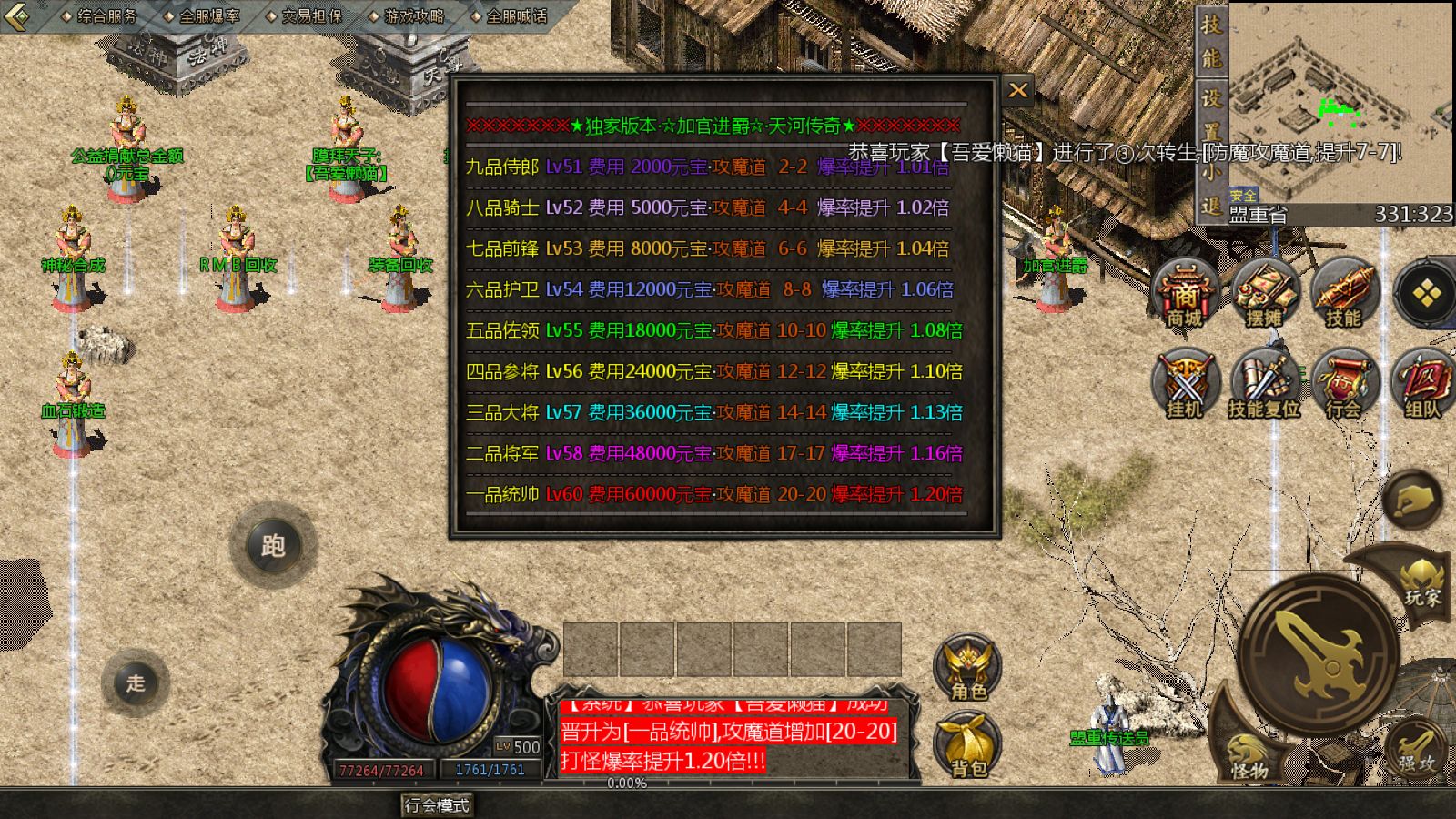Open the 交易担保 menu
This screenshot has width=1456, height=819.
point(306,15)
